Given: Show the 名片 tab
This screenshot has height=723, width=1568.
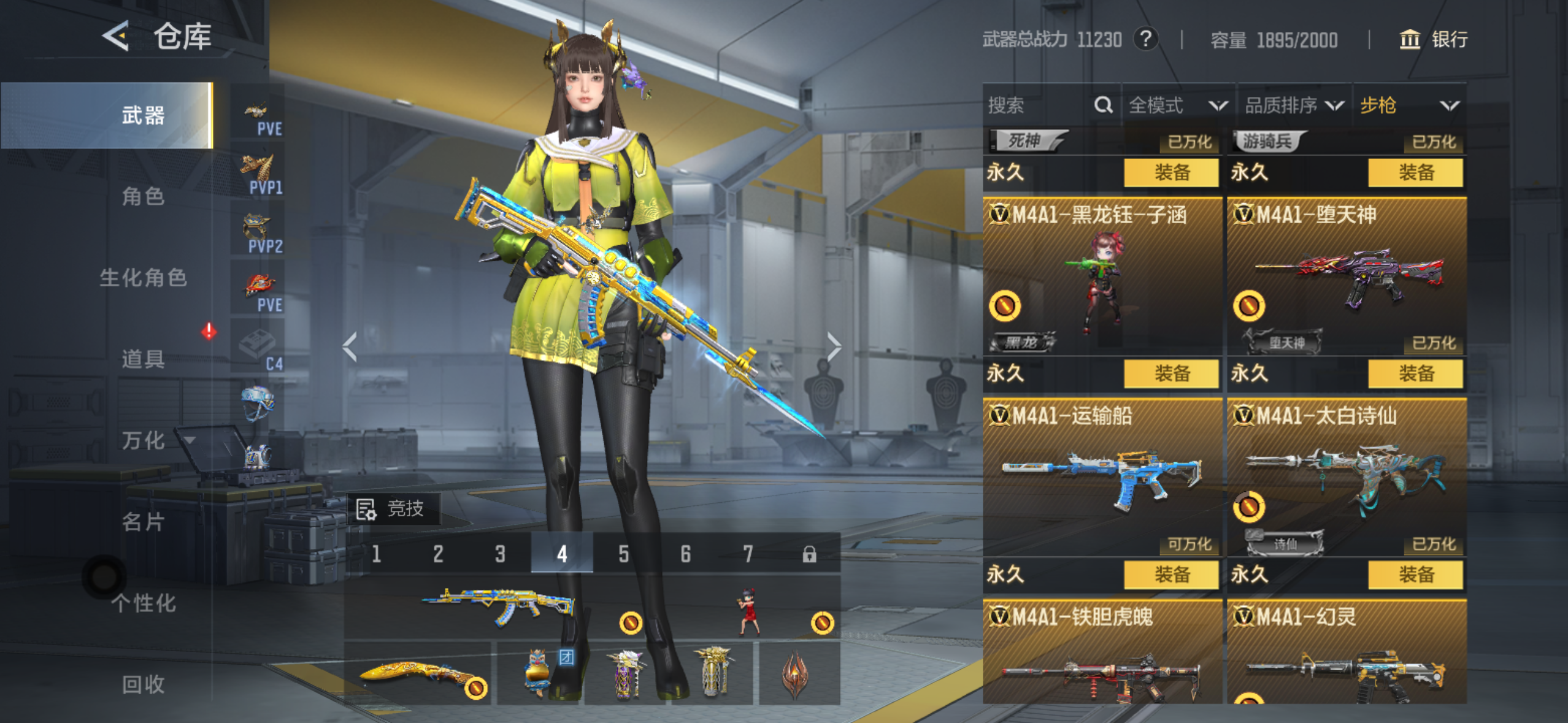Looking at the screenshot, I should click(x=142, y=522).
